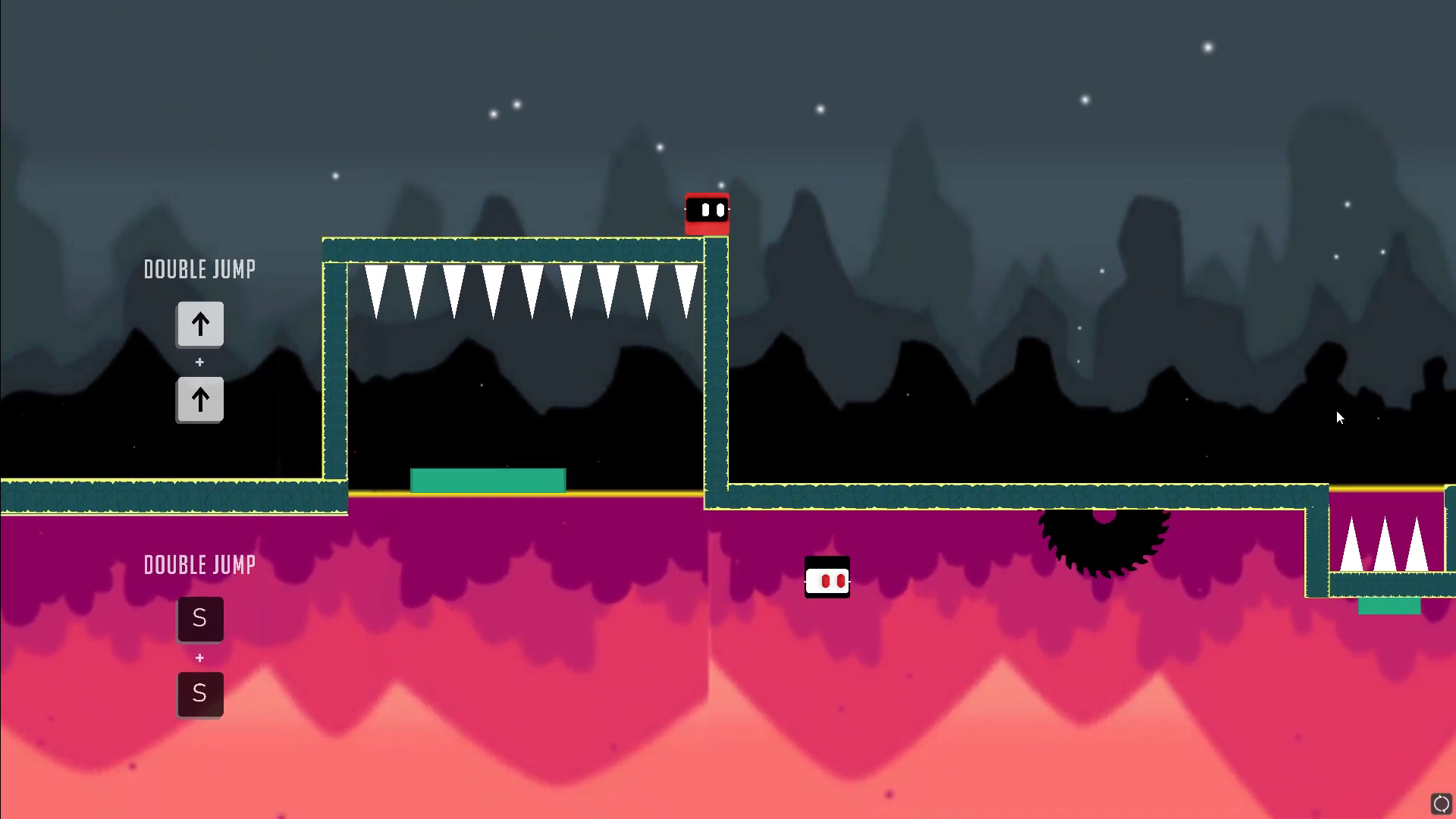Click the circular arrows refresh icon
Screen dimensions: 1456x819
click(x=1441, y=803)
